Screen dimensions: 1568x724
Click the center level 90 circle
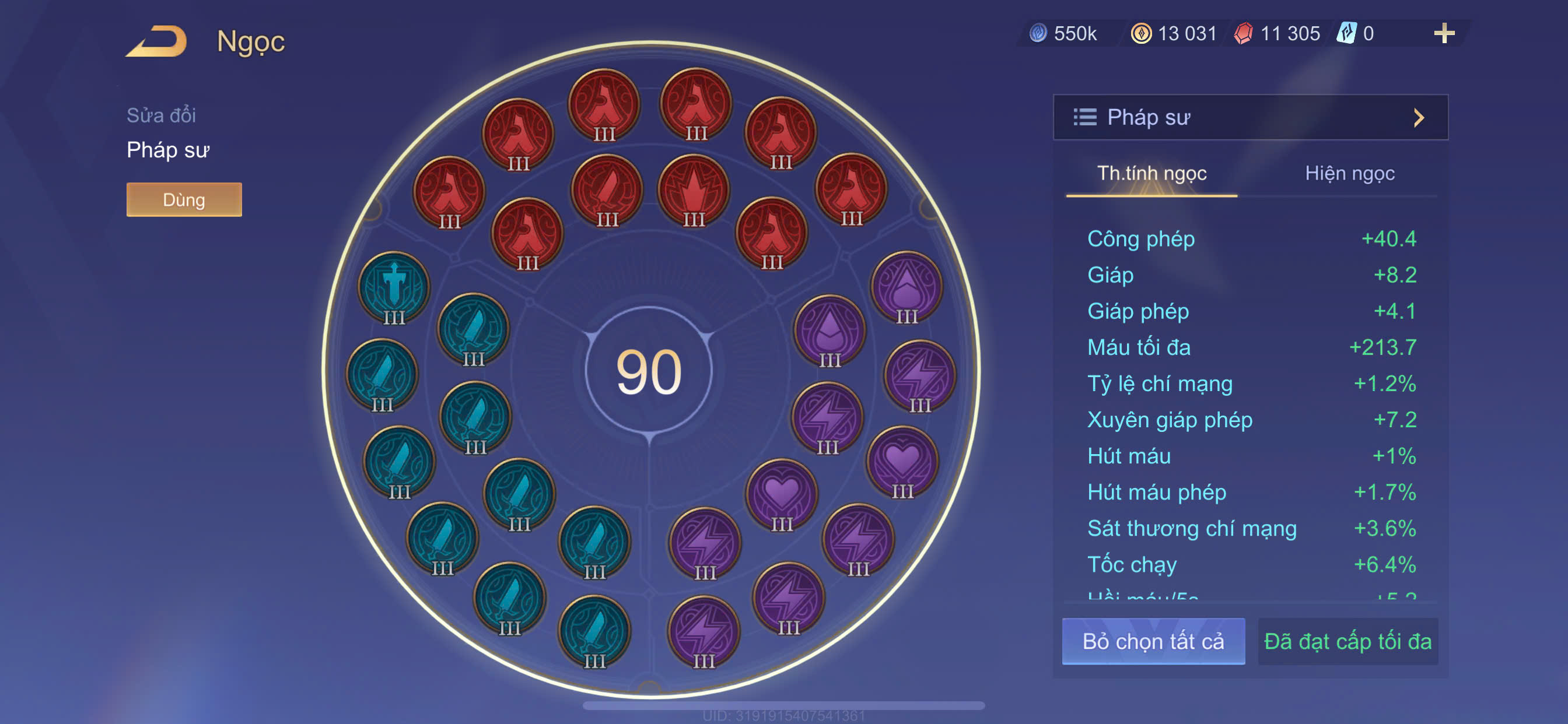649,371
